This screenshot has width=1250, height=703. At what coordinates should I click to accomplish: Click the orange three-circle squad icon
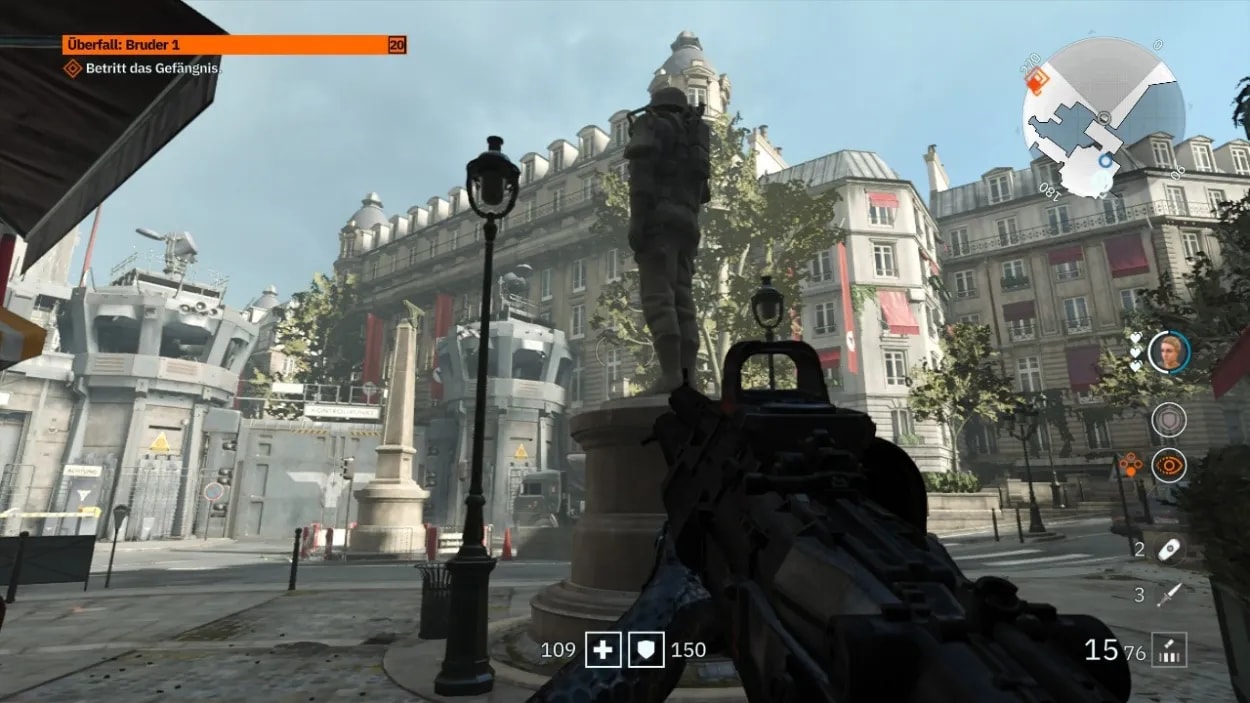(x=1130, y=464)
